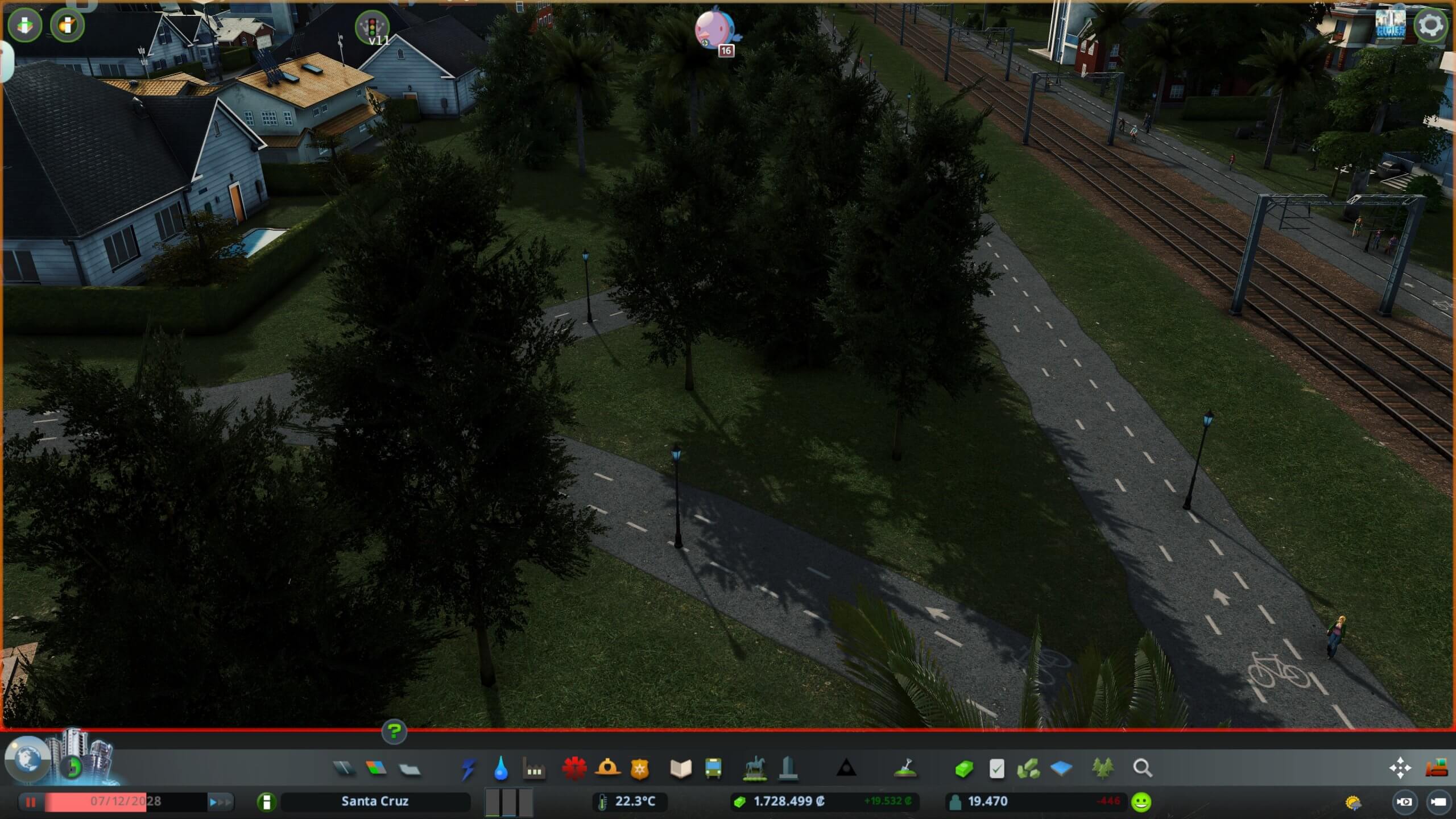Open the Healthcare red cross menu

[574, 769]
